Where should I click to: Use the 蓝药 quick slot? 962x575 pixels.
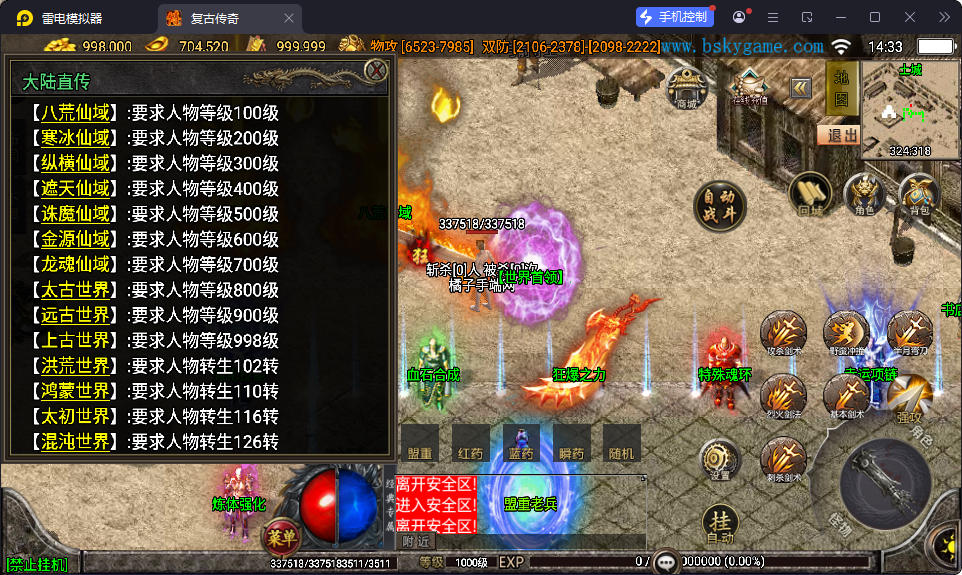(x=521, y=442)
